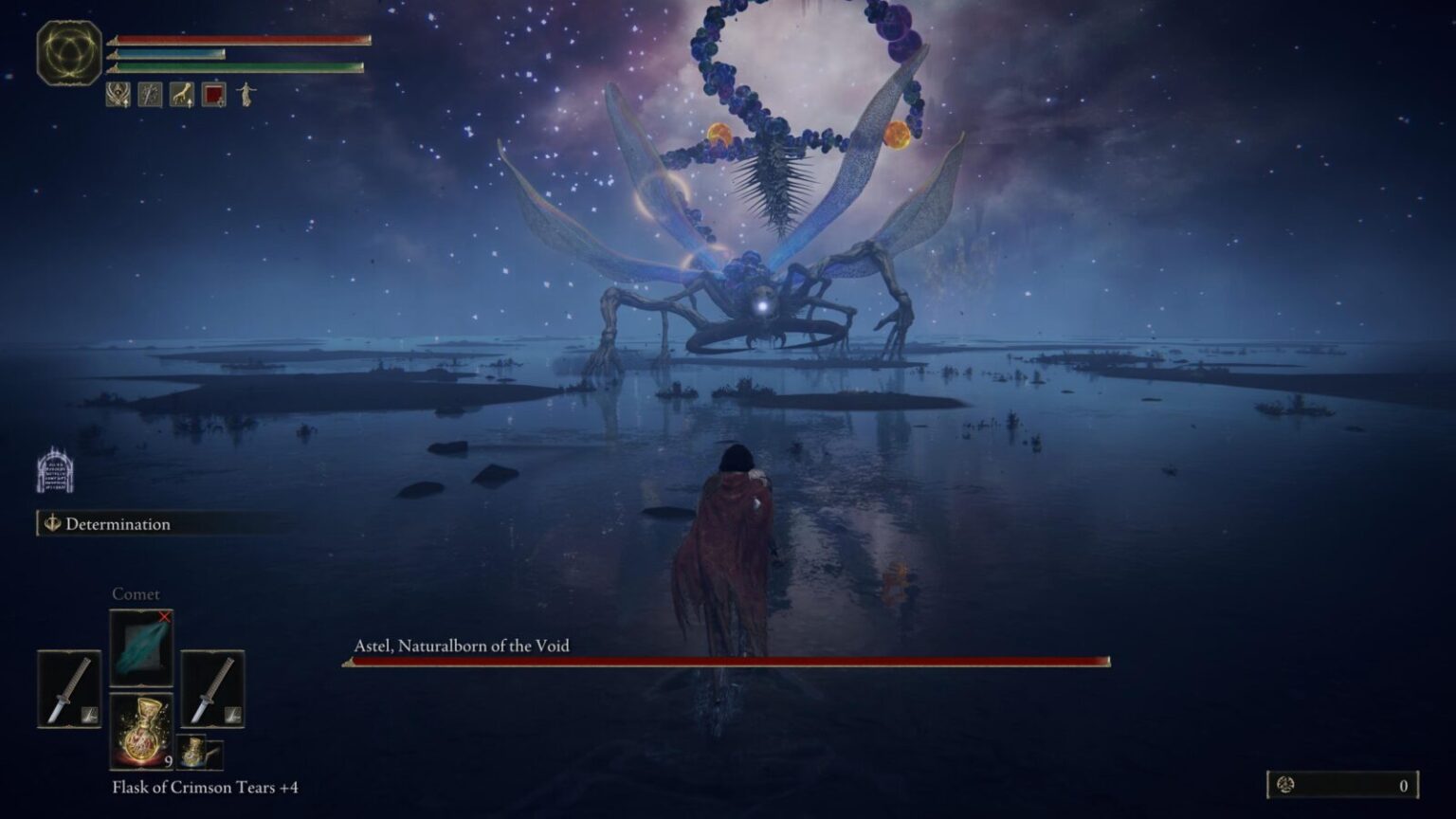1456x819 pixels.
Task: Click the Determination skill emblem
Action: 53,523
